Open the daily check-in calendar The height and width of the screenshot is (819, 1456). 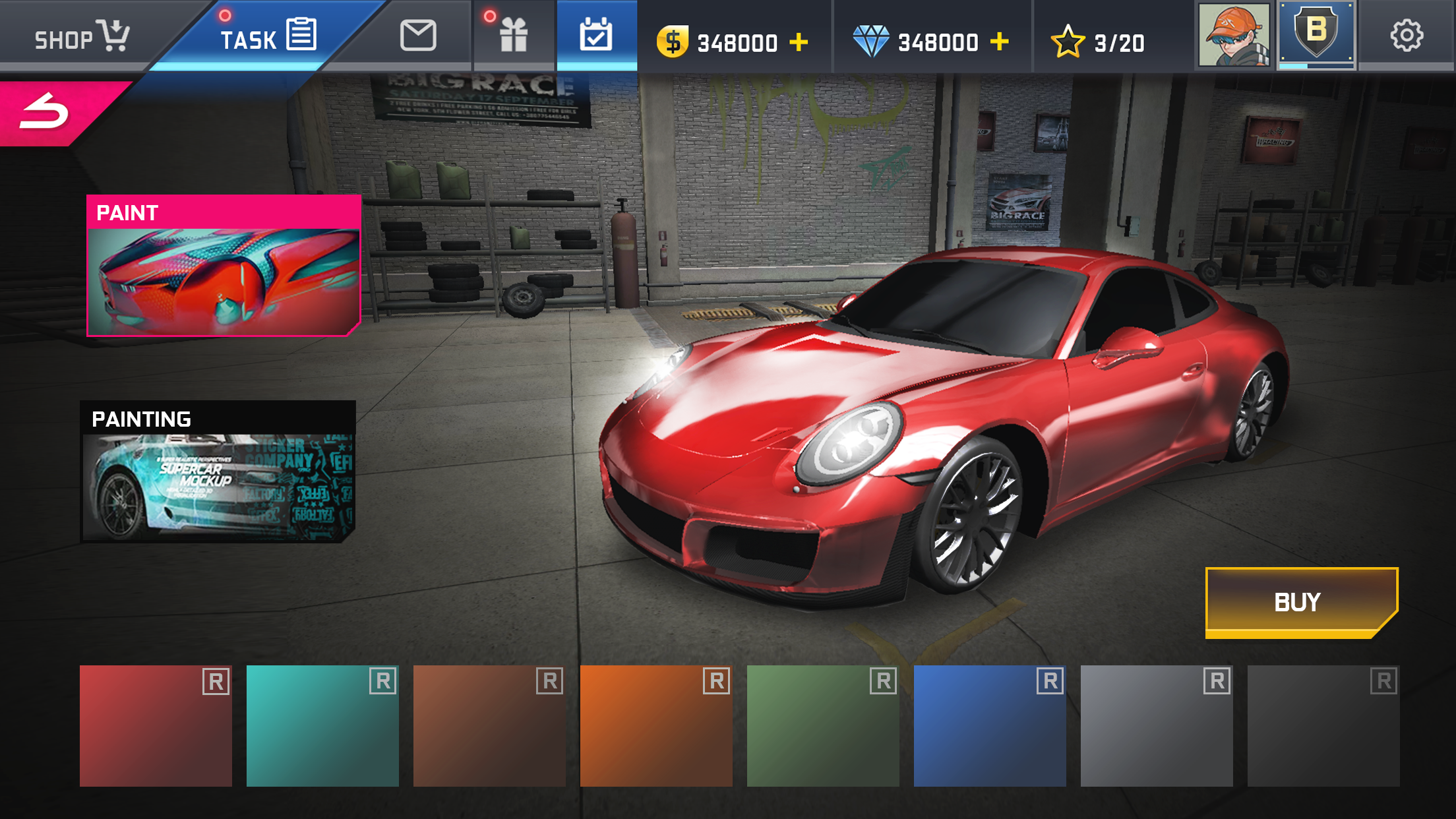[596, 36]
